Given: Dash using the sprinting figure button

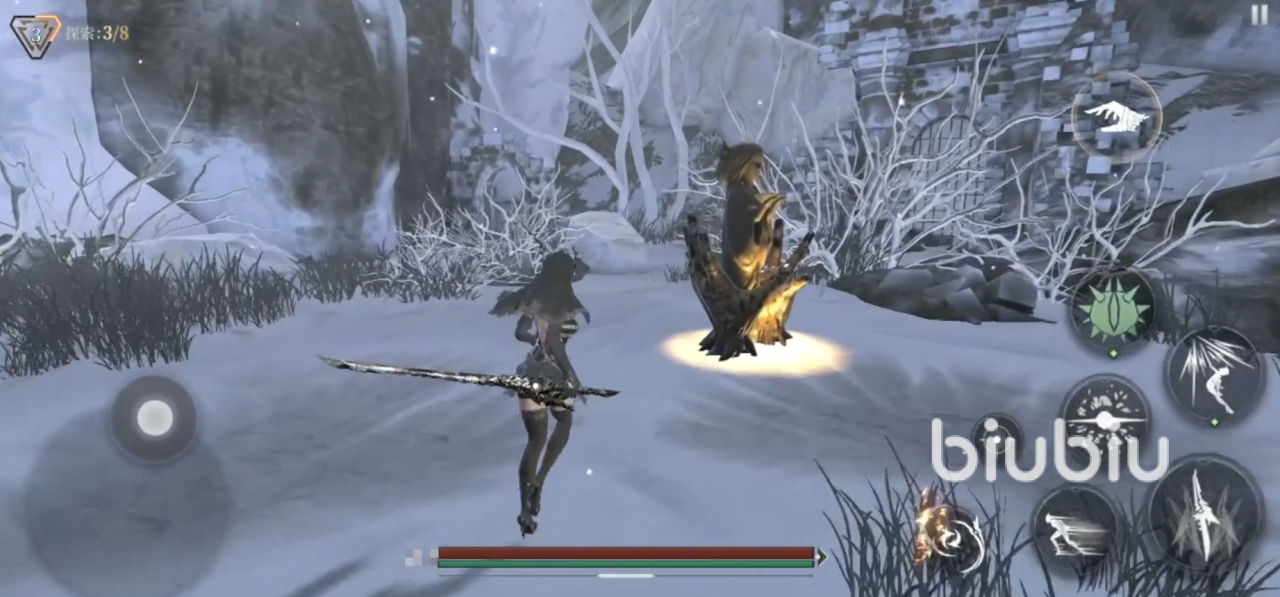Looking at the screenshot, I should (x=1076, y=529).
